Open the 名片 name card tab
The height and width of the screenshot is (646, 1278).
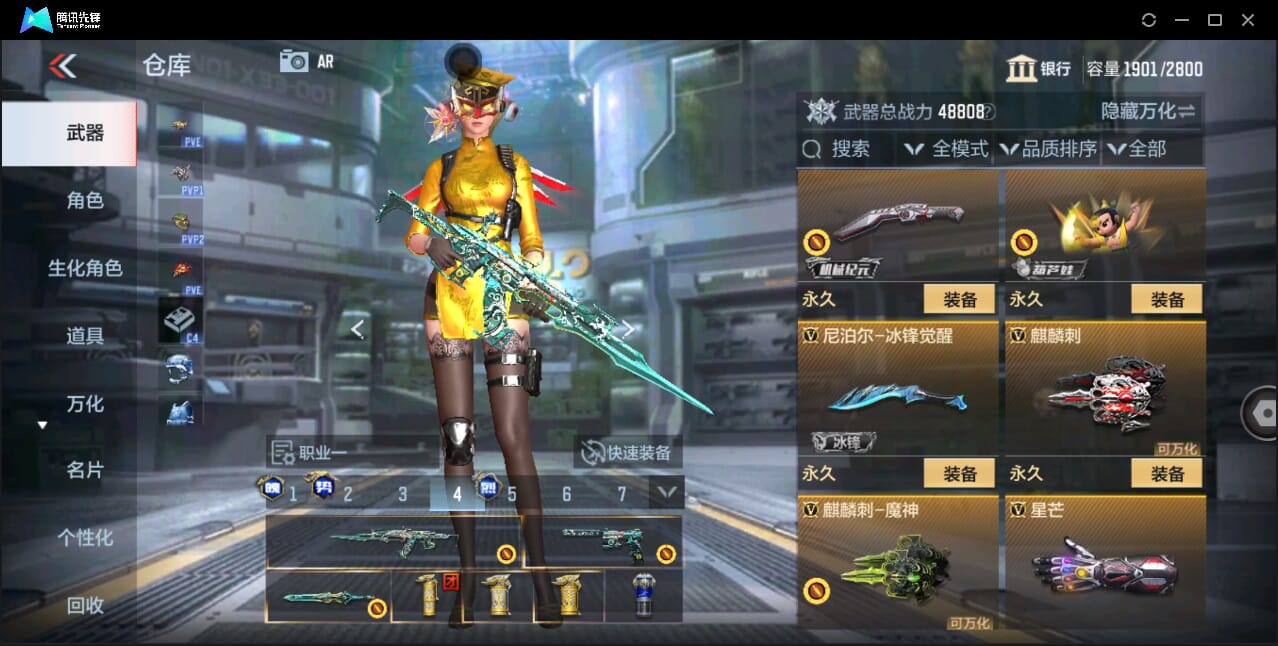(85, 470)
